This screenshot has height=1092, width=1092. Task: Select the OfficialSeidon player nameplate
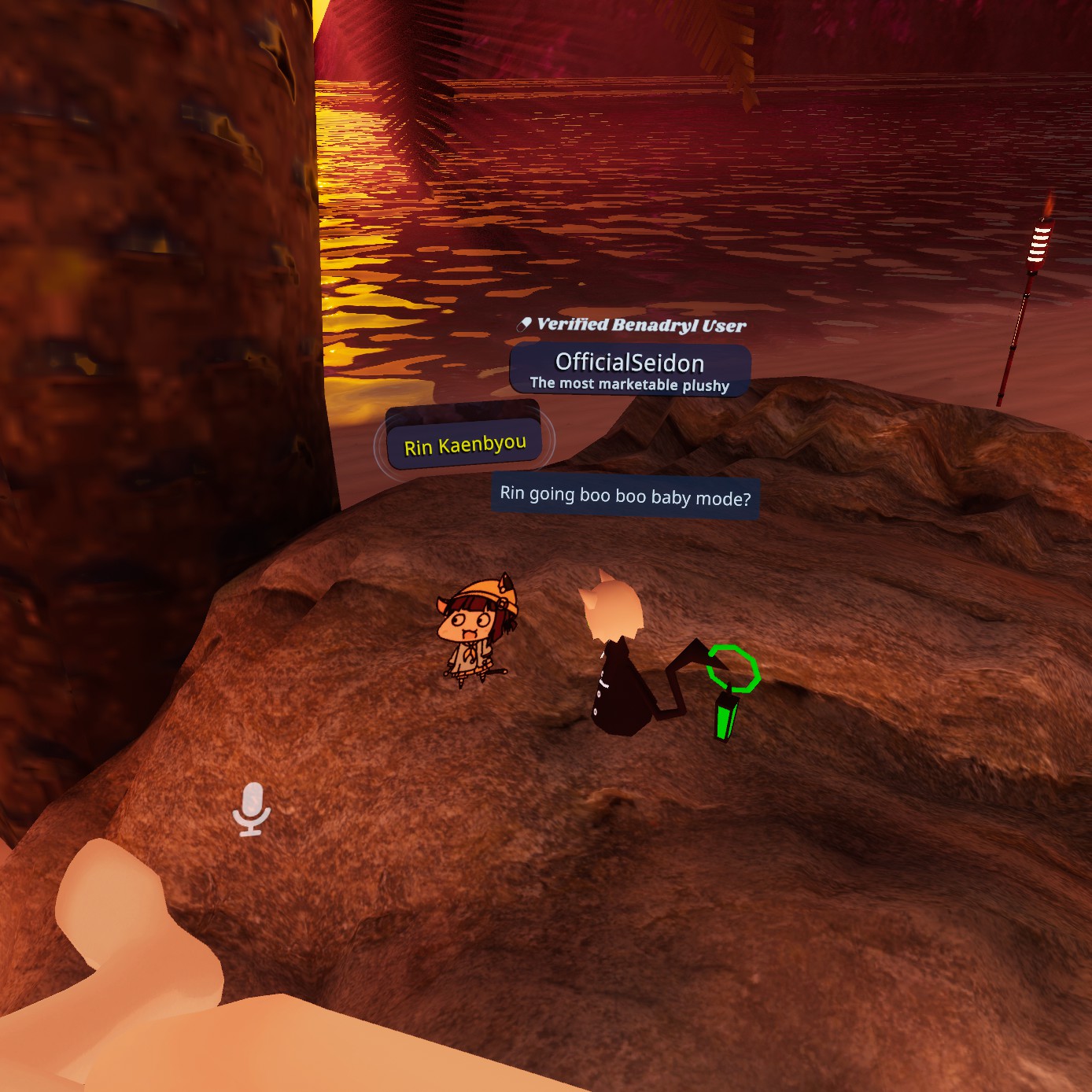click(x=629, y=369)
